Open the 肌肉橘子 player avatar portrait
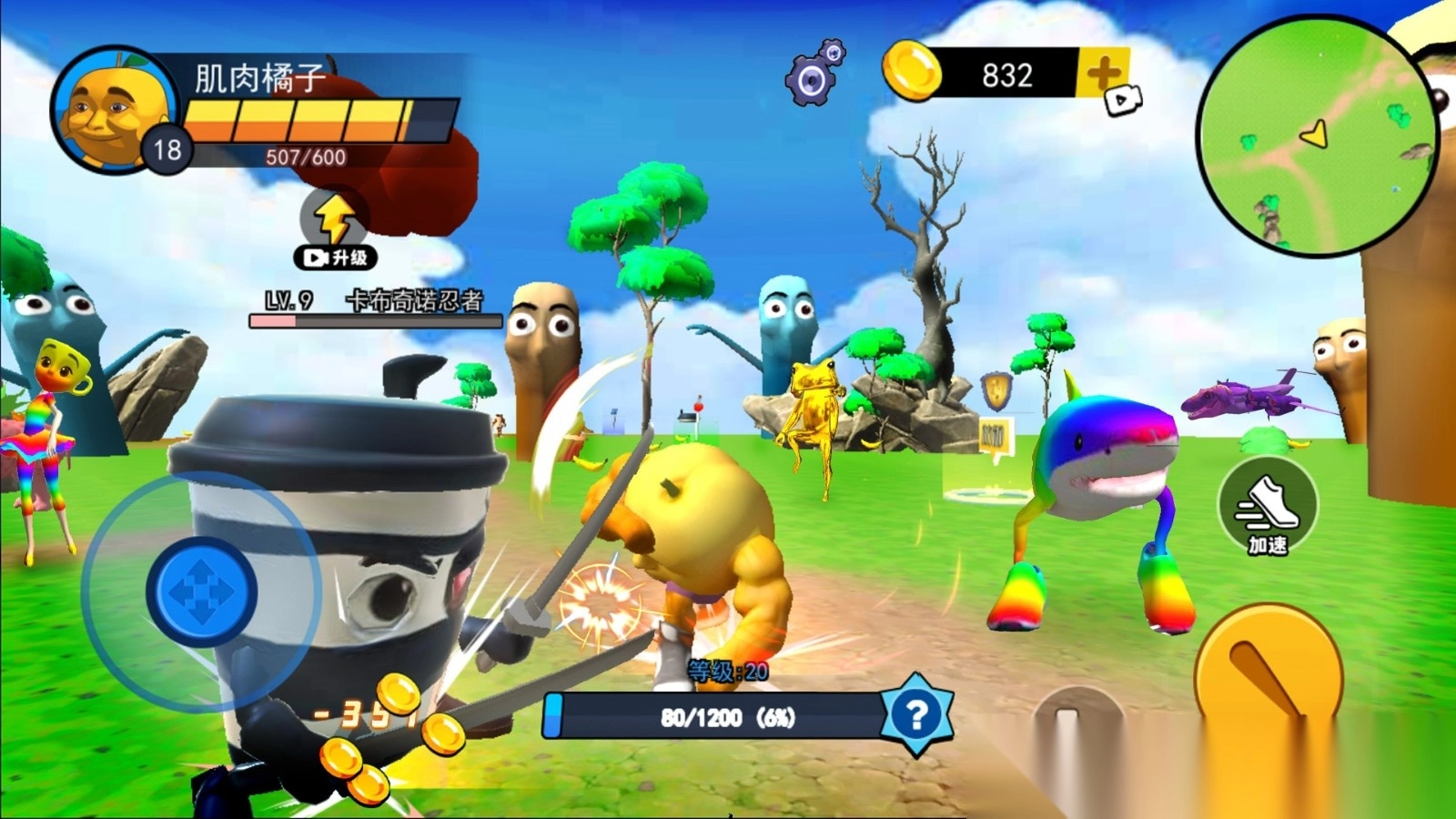 pos(111,109)
